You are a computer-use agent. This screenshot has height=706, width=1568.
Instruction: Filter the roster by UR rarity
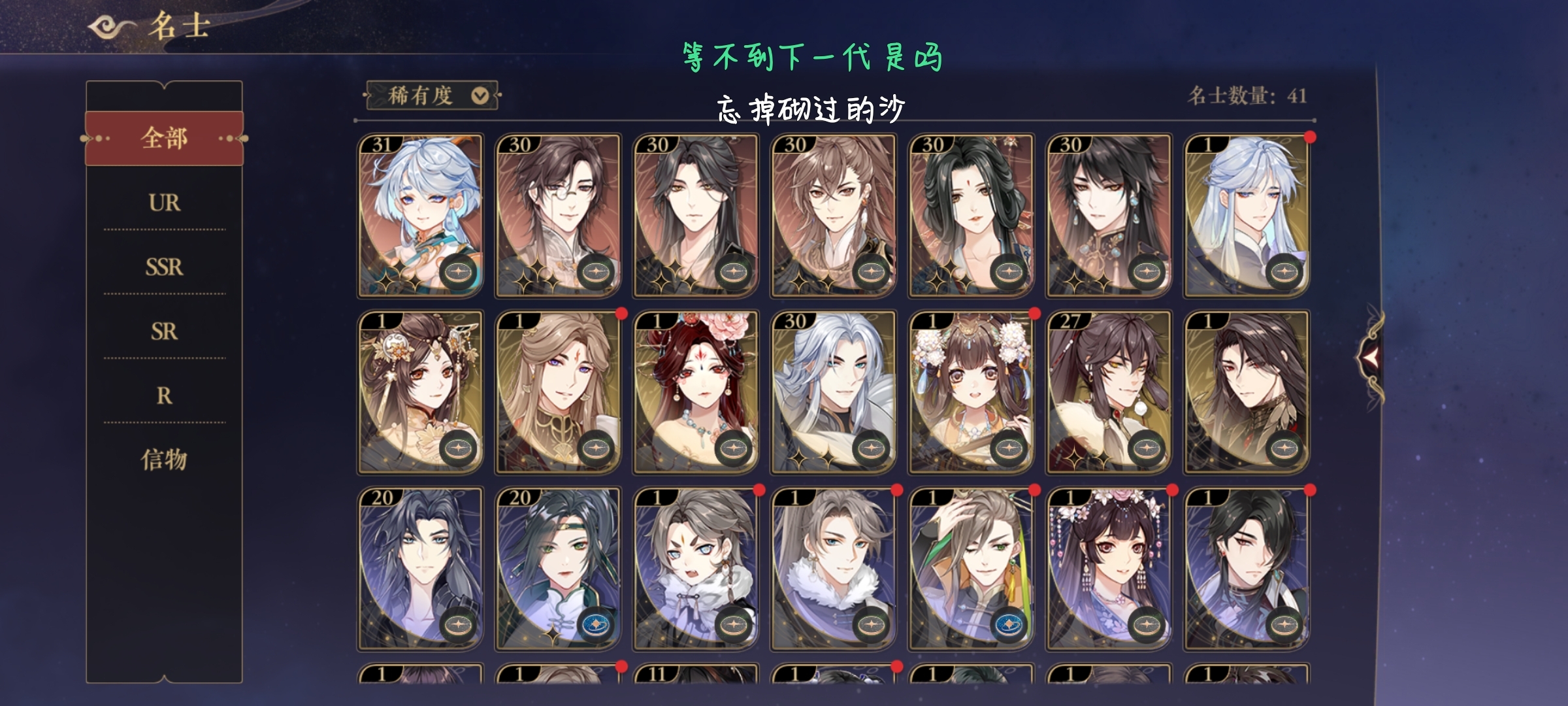pos(164,203)
